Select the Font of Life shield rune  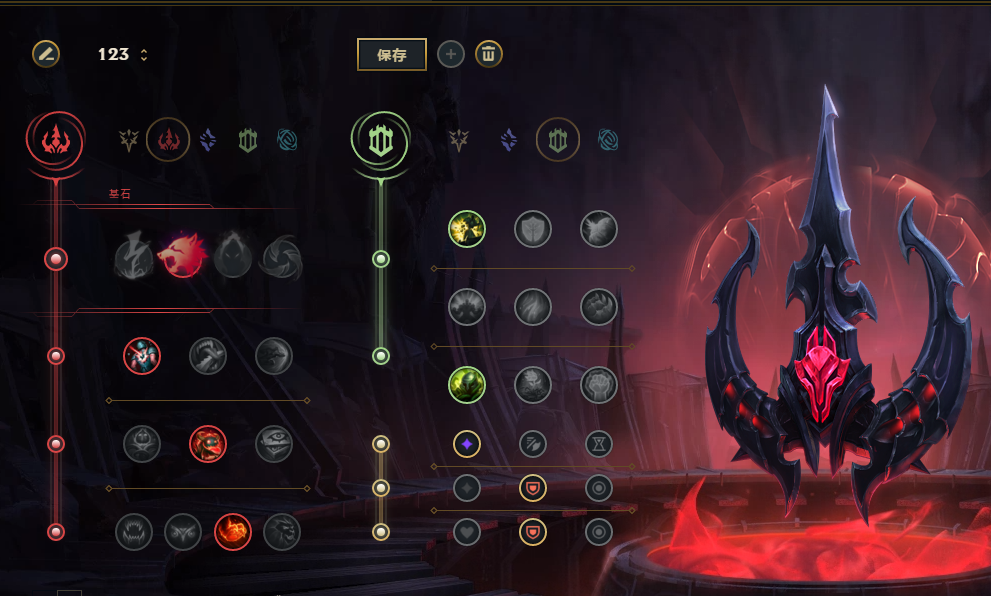(533, 229)
